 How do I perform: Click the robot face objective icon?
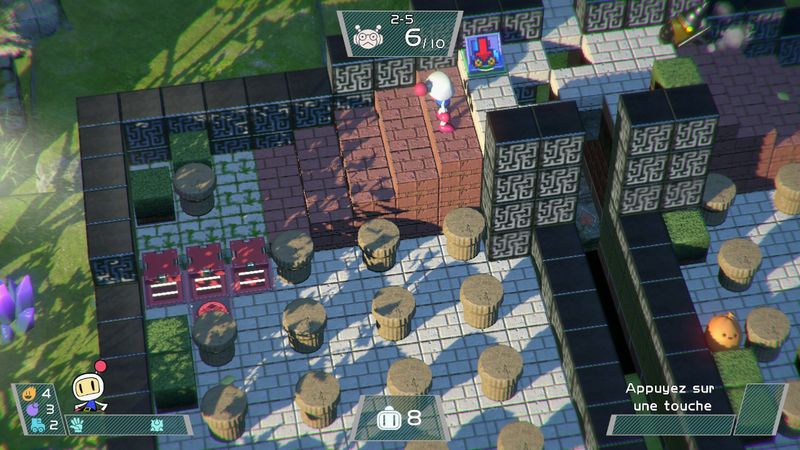pyautogui.click(x=369, y=40)
